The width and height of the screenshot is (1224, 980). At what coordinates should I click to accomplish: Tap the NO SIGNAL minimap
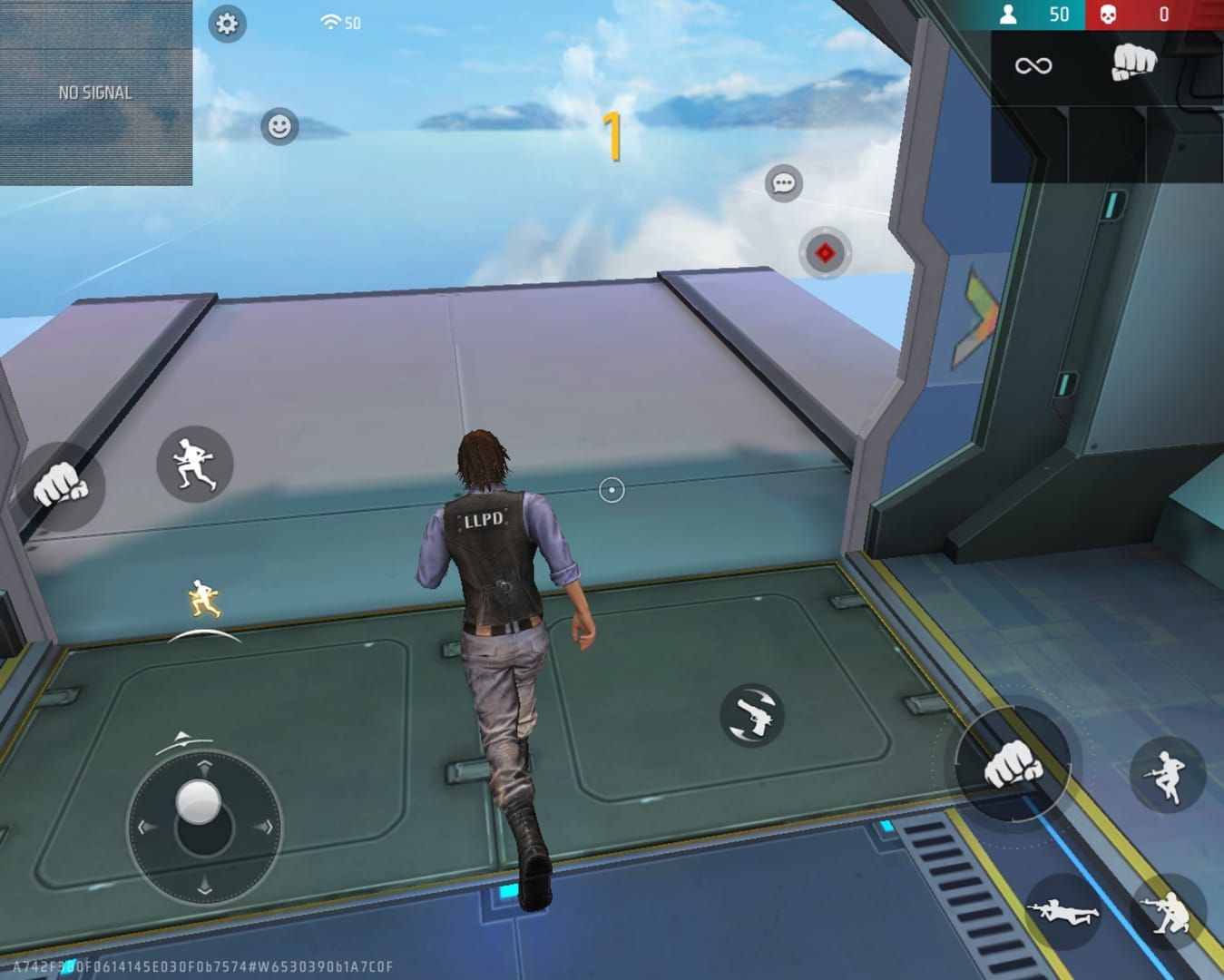tap(95, 91)
